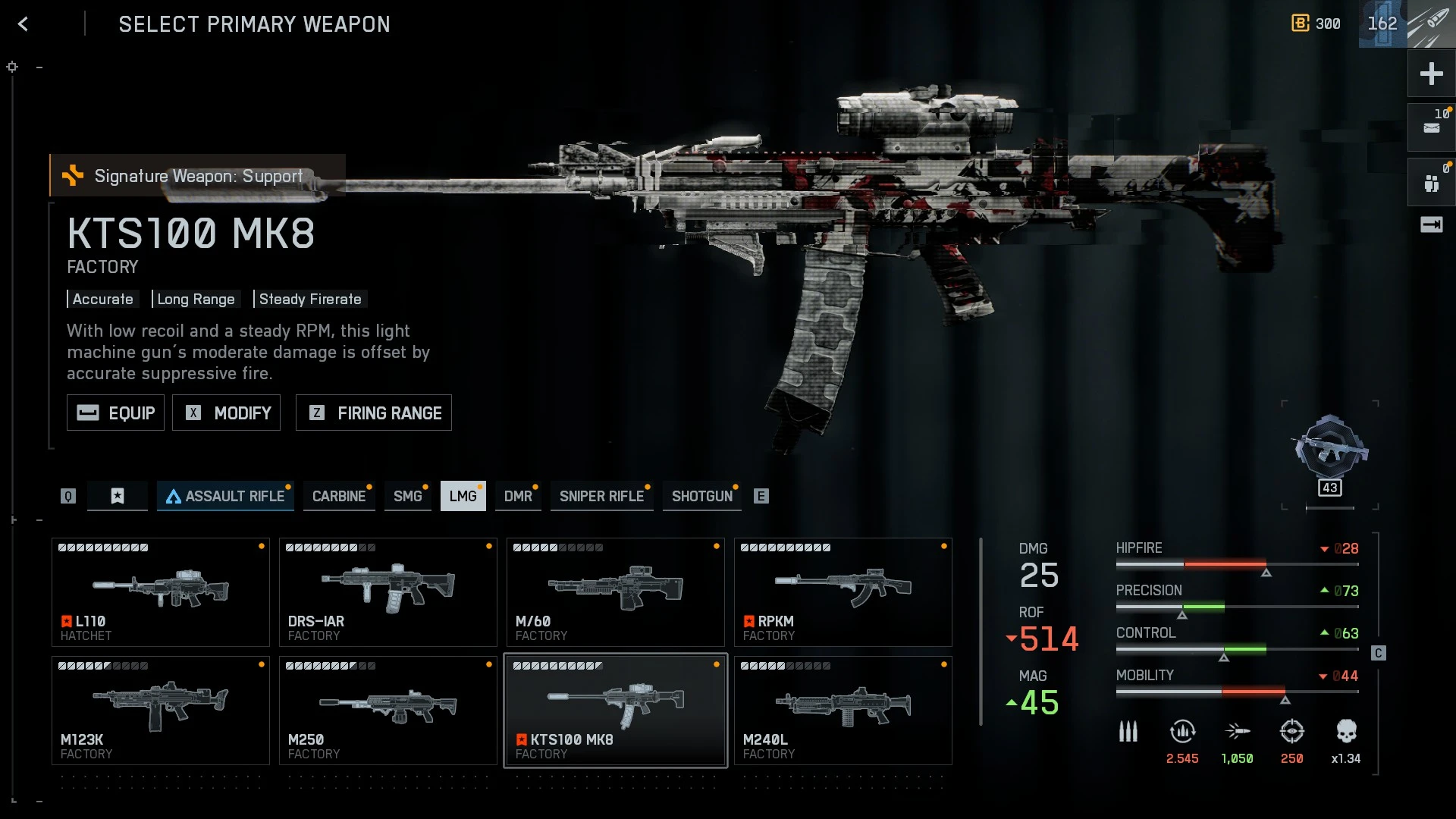Image resolution: width=1456 pixels, height=819 pixels.
Task: Go back using the top-left arrow
Action: (24, 24)
